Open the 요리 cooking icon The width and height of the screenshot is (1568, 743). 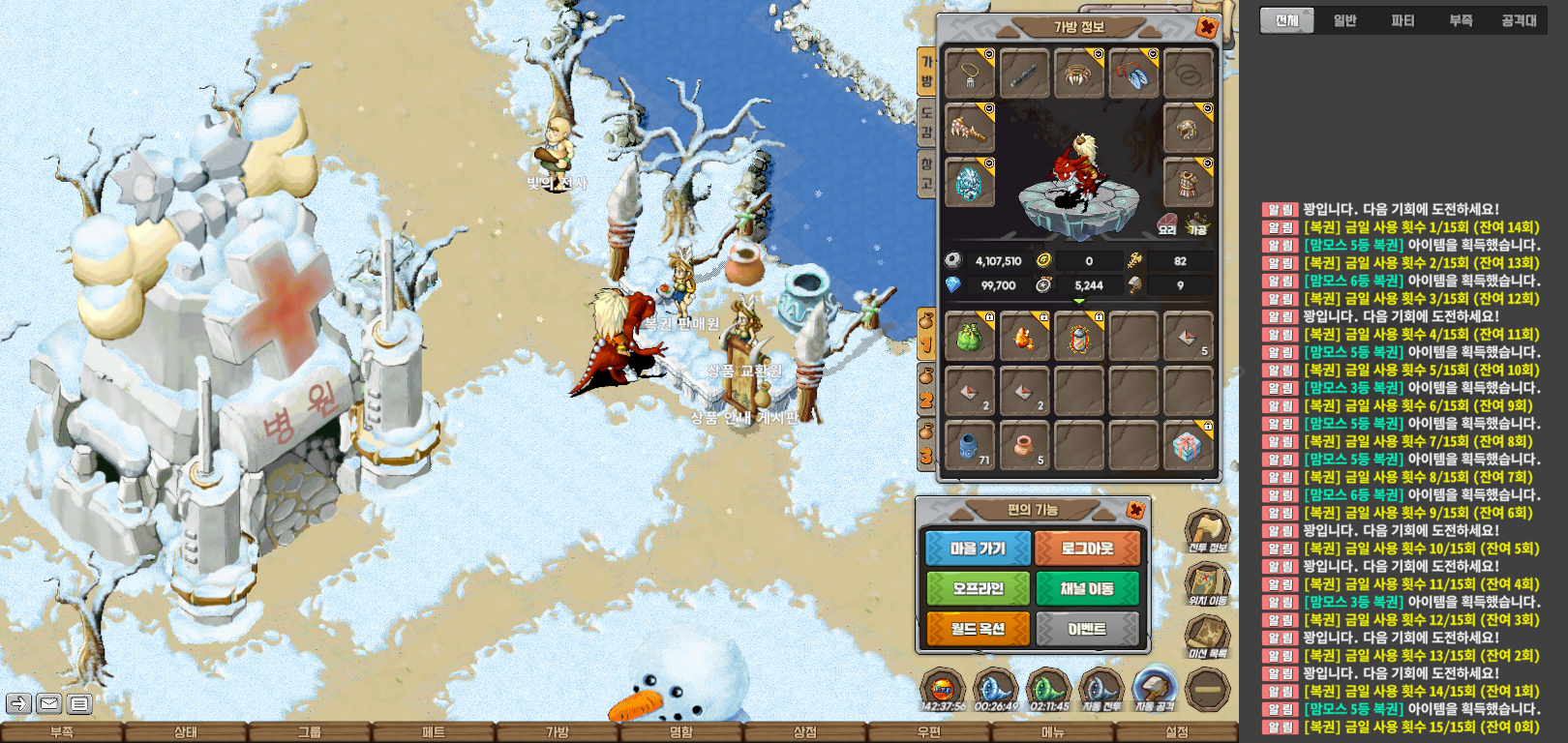point(1168,224)
